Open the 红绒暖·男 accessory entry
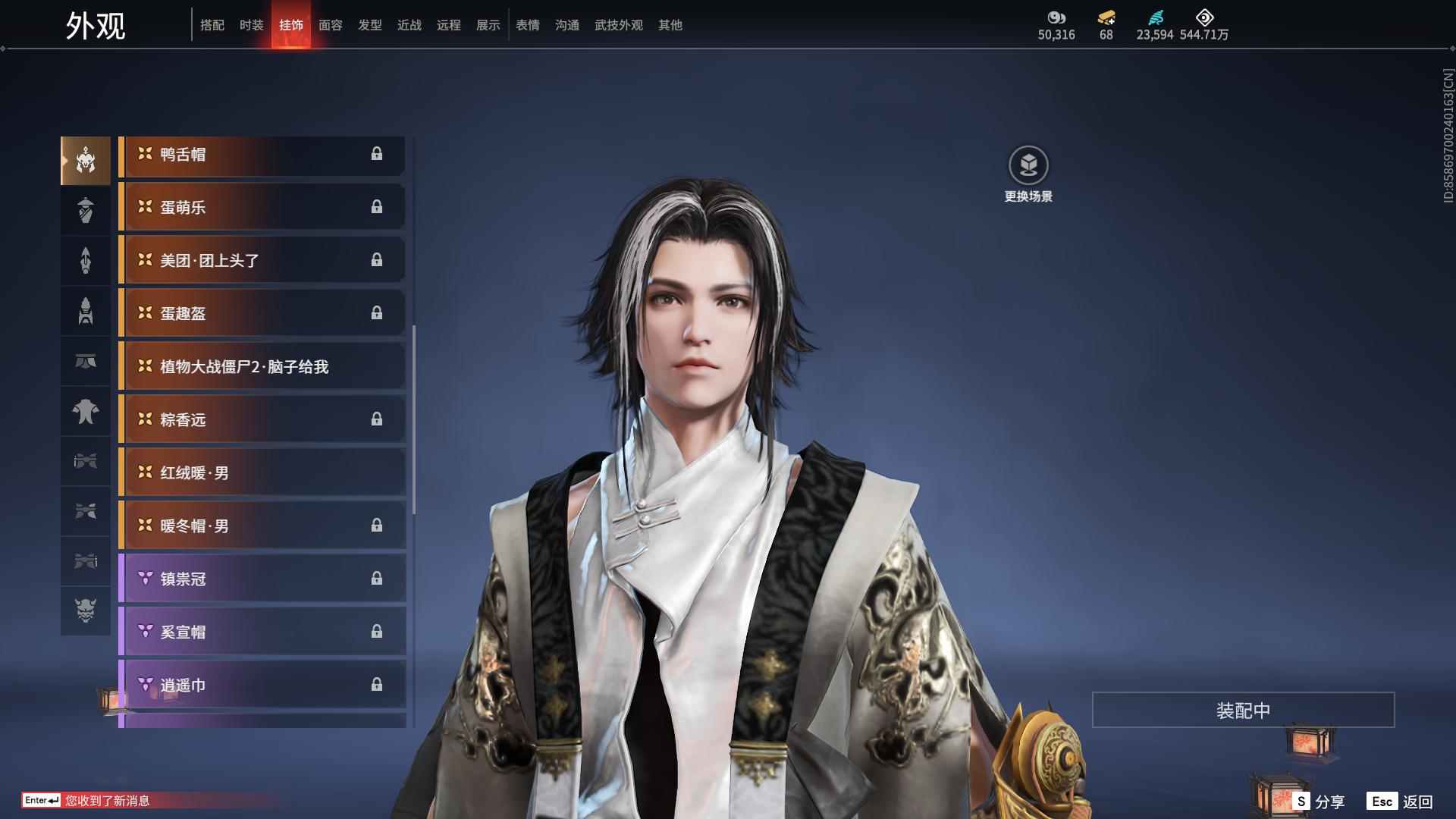The height and width of the screenshot is (819, 1456). (262, 472)
